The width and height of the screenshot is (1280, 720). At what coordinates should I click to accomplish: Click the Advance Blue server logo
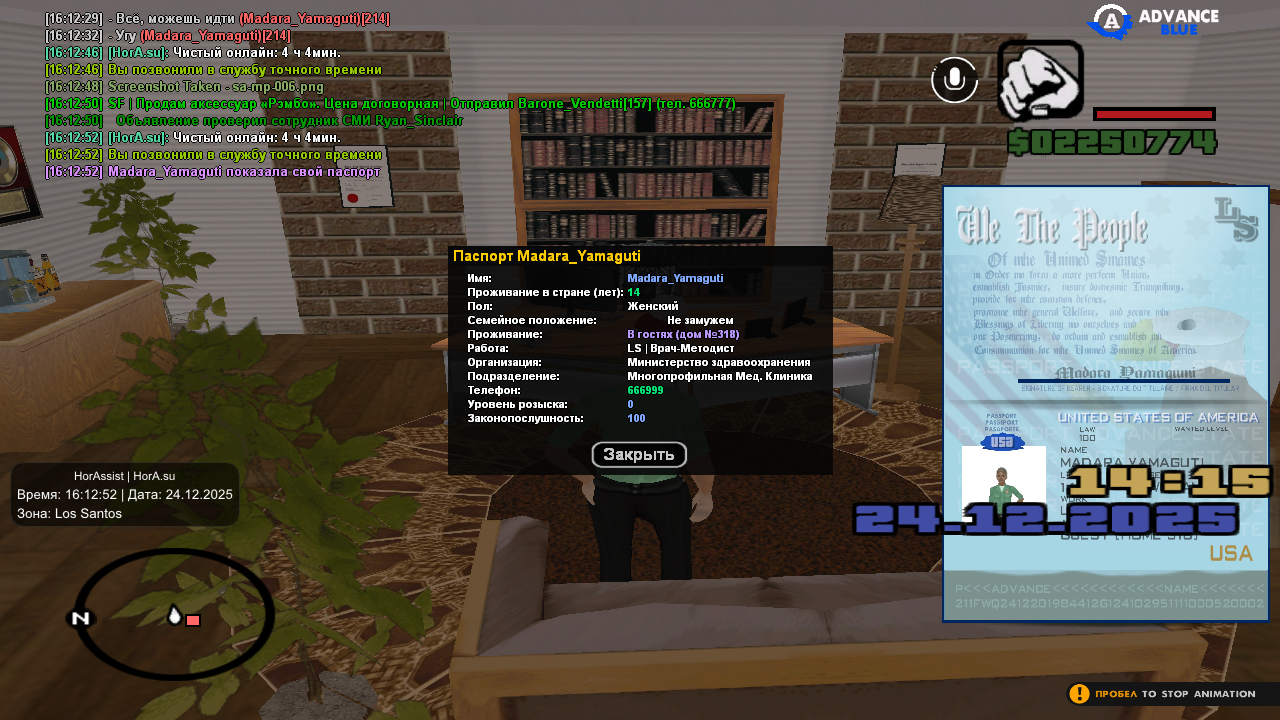click(x=1153, y=22)
